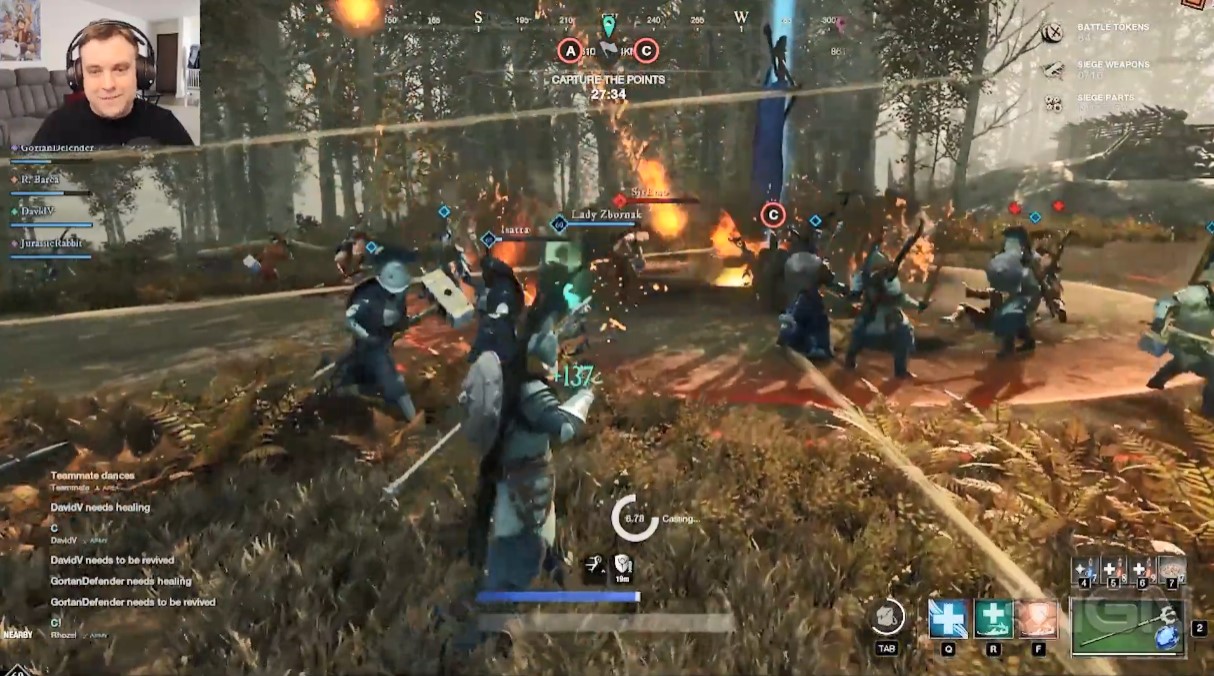Select the life staff weapon slot

tap(1127, 627)
